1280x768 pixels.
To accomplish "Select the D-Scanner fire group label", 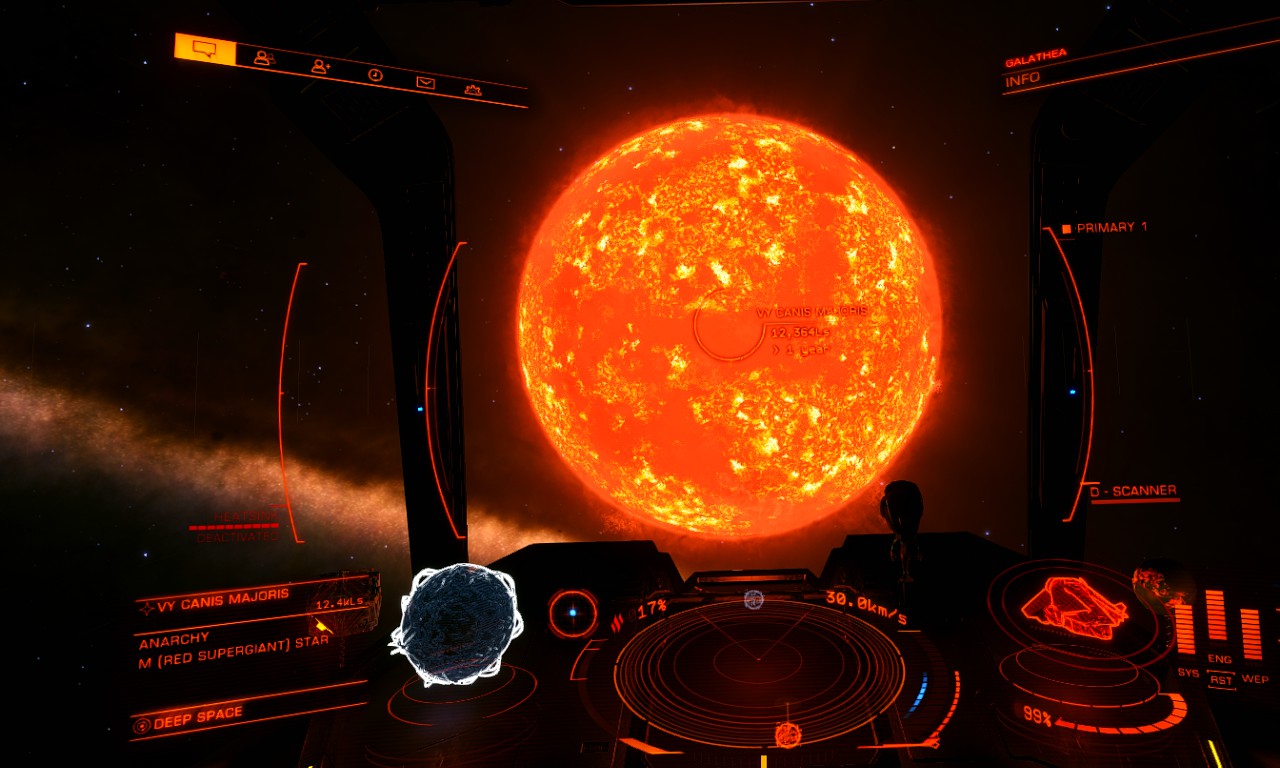I will (x=1133, y=491).
